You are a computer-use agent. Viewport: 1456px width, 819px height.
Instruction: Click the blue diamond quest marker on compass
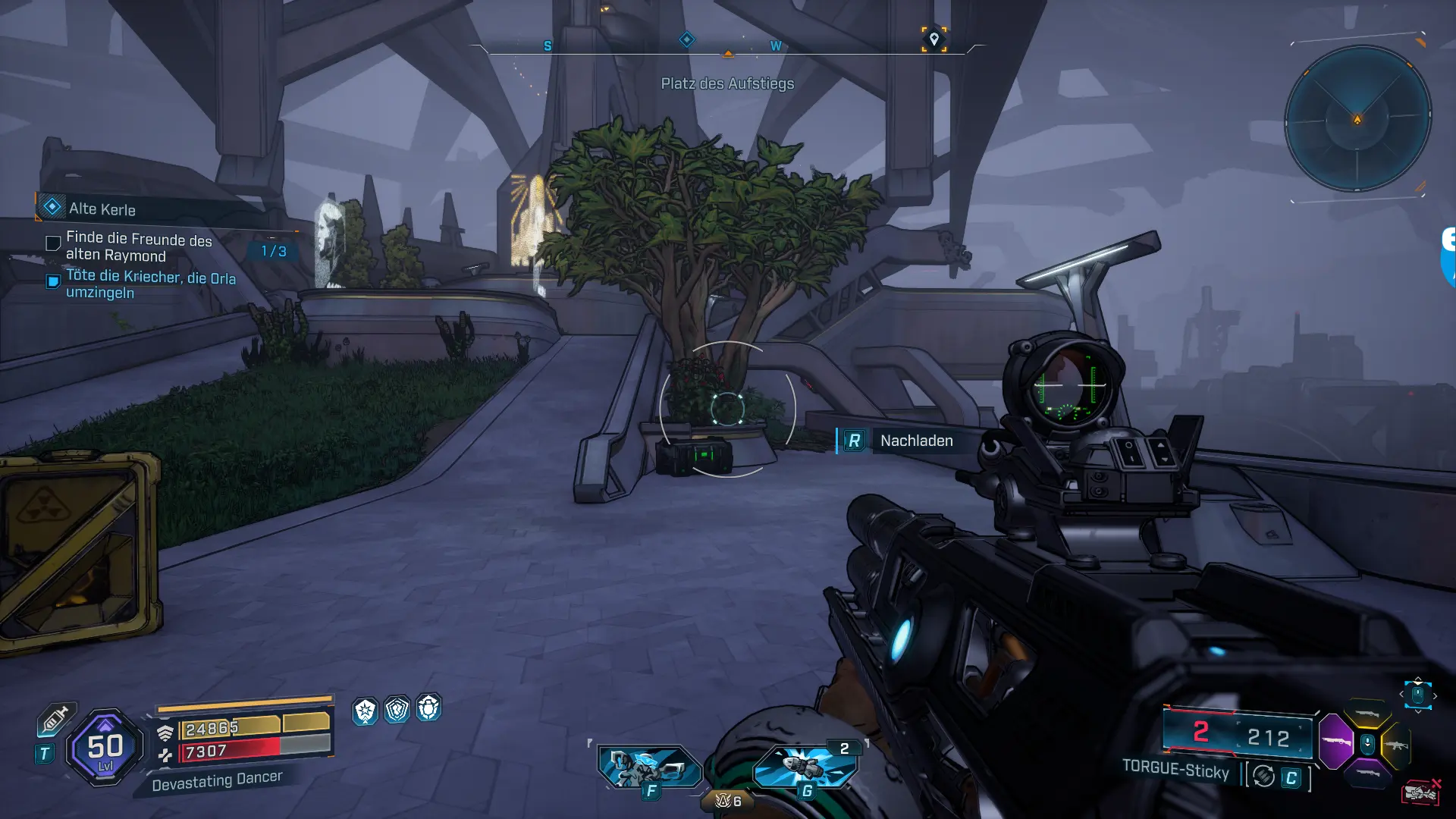click(x=686, y=39)
